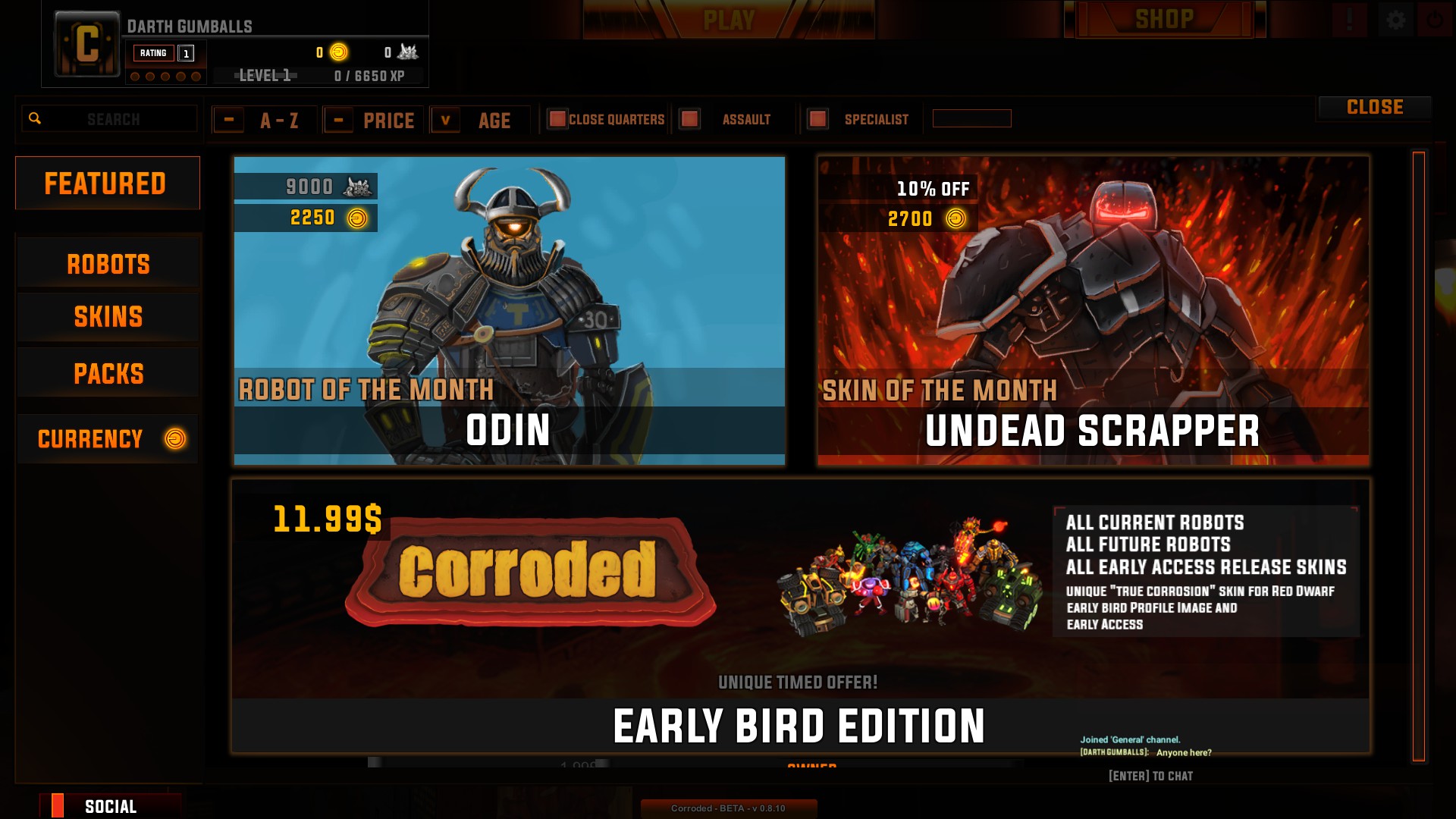Click the Play button at top
1456x819 pixels.
pos(728,20)
